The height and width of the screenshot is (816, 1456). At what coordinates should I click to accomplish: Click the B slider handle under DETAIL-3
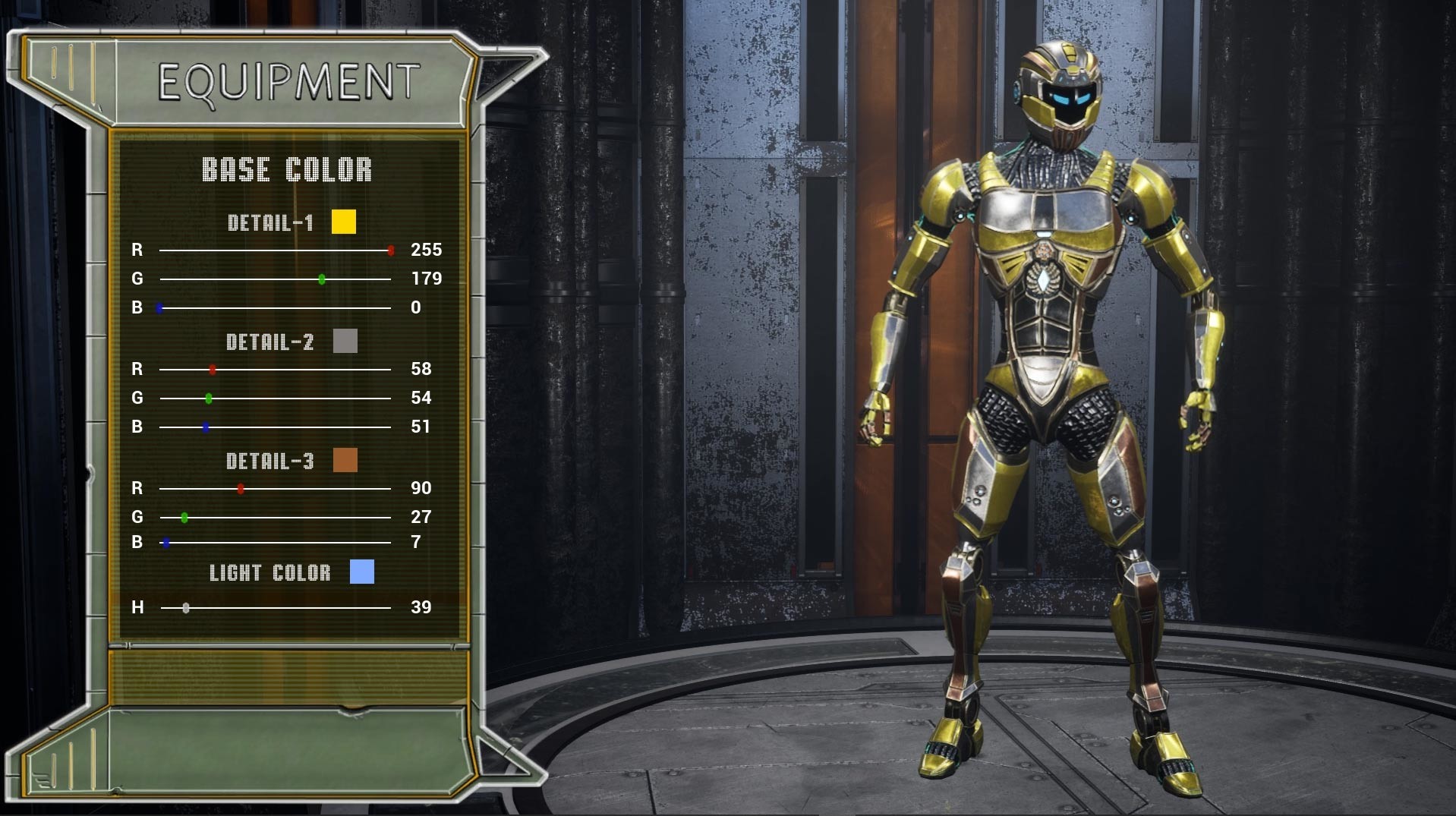click(x=166, y=543)
